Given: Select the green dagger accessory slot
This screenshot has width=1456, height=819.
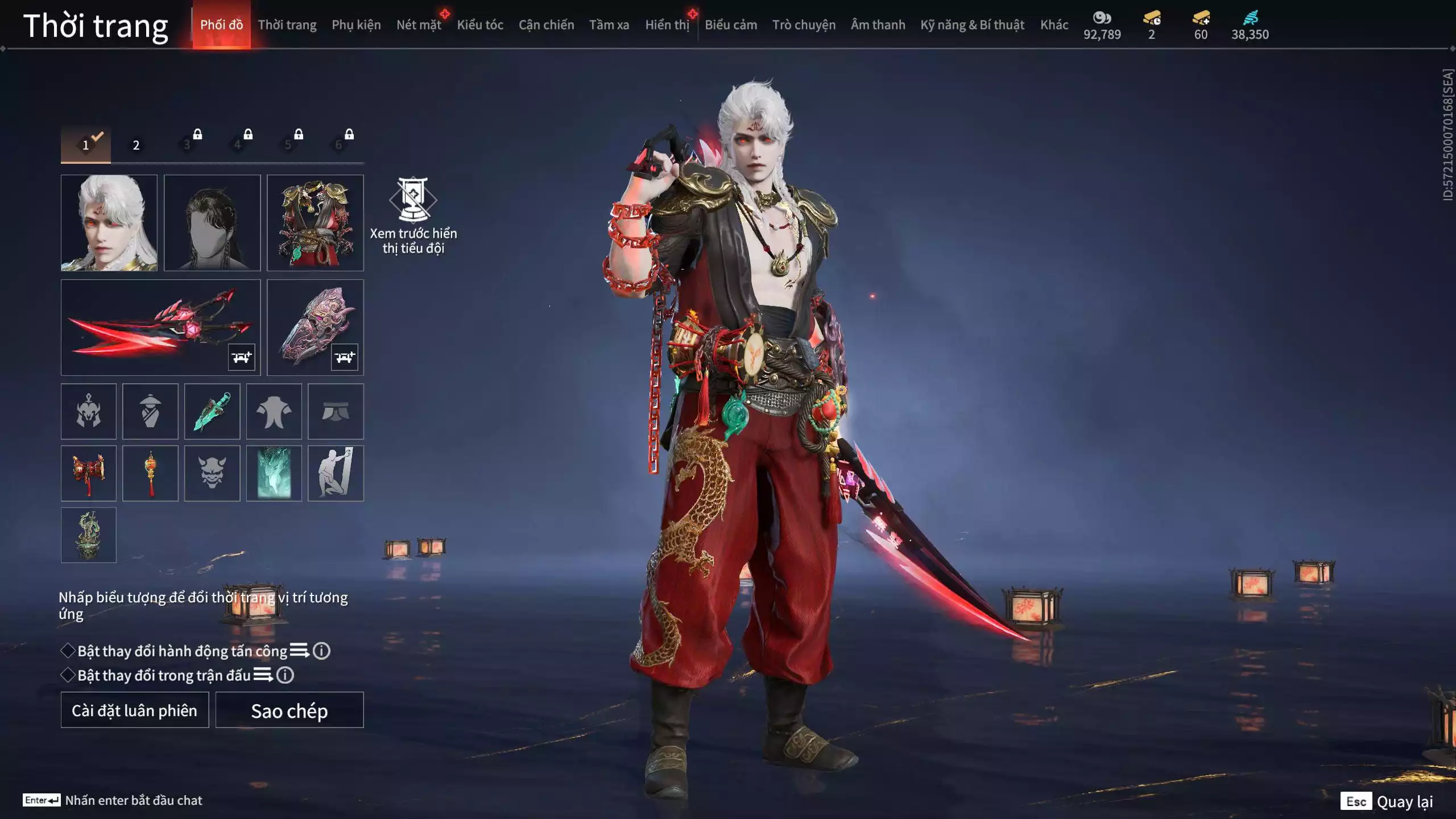Looking at the screenshot, I should pos(212,411).
